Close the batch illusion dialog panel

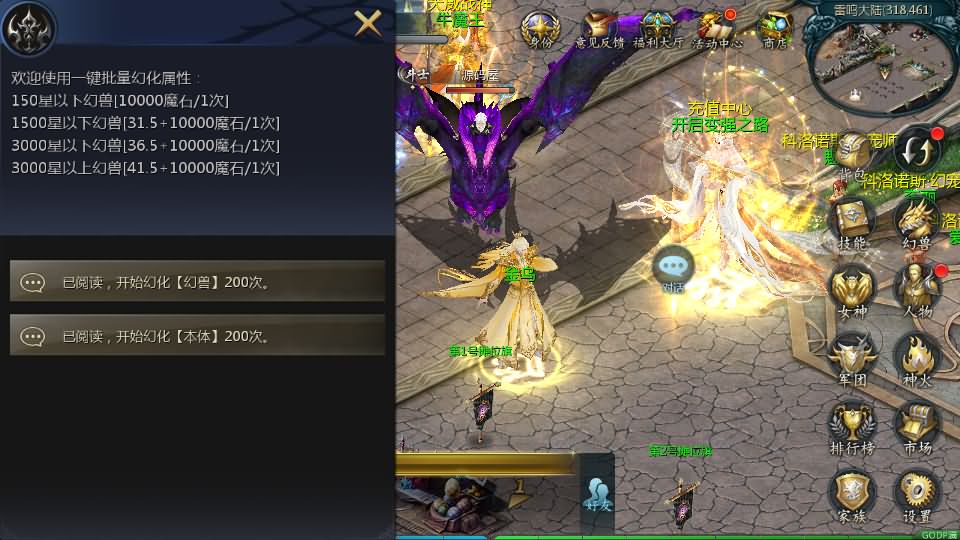(x=368, y=23)
